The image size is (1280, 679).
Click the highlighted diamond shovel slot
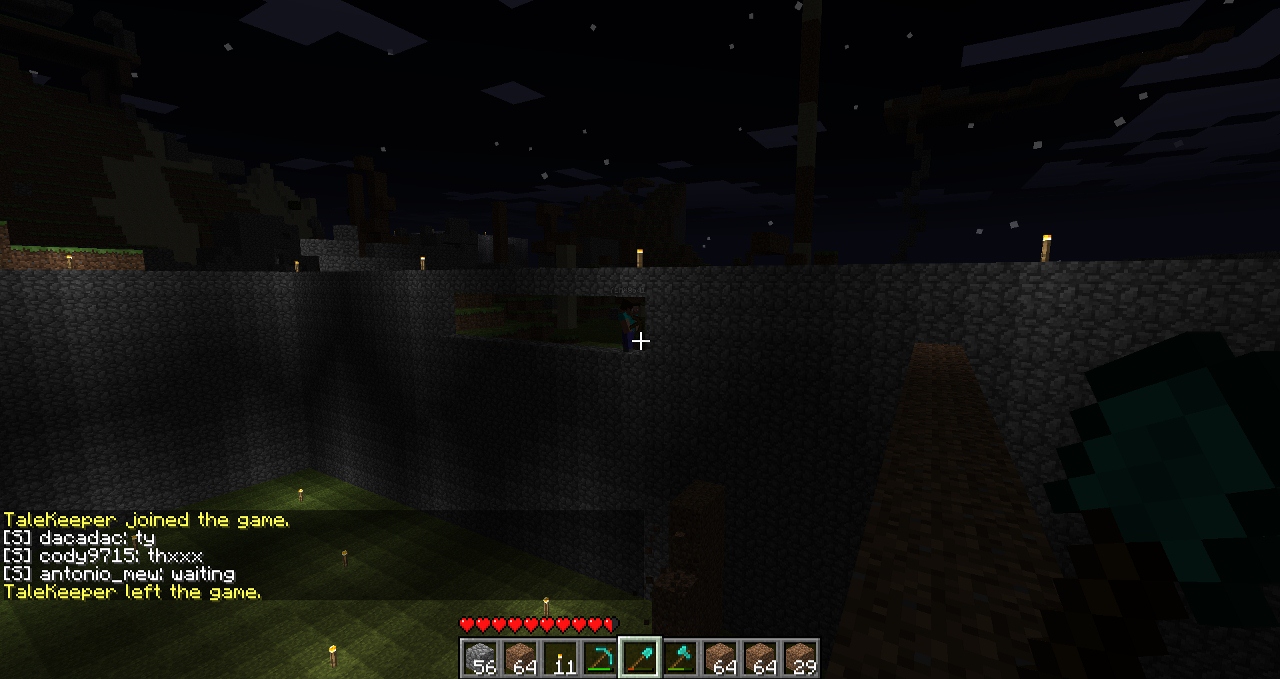640,658
